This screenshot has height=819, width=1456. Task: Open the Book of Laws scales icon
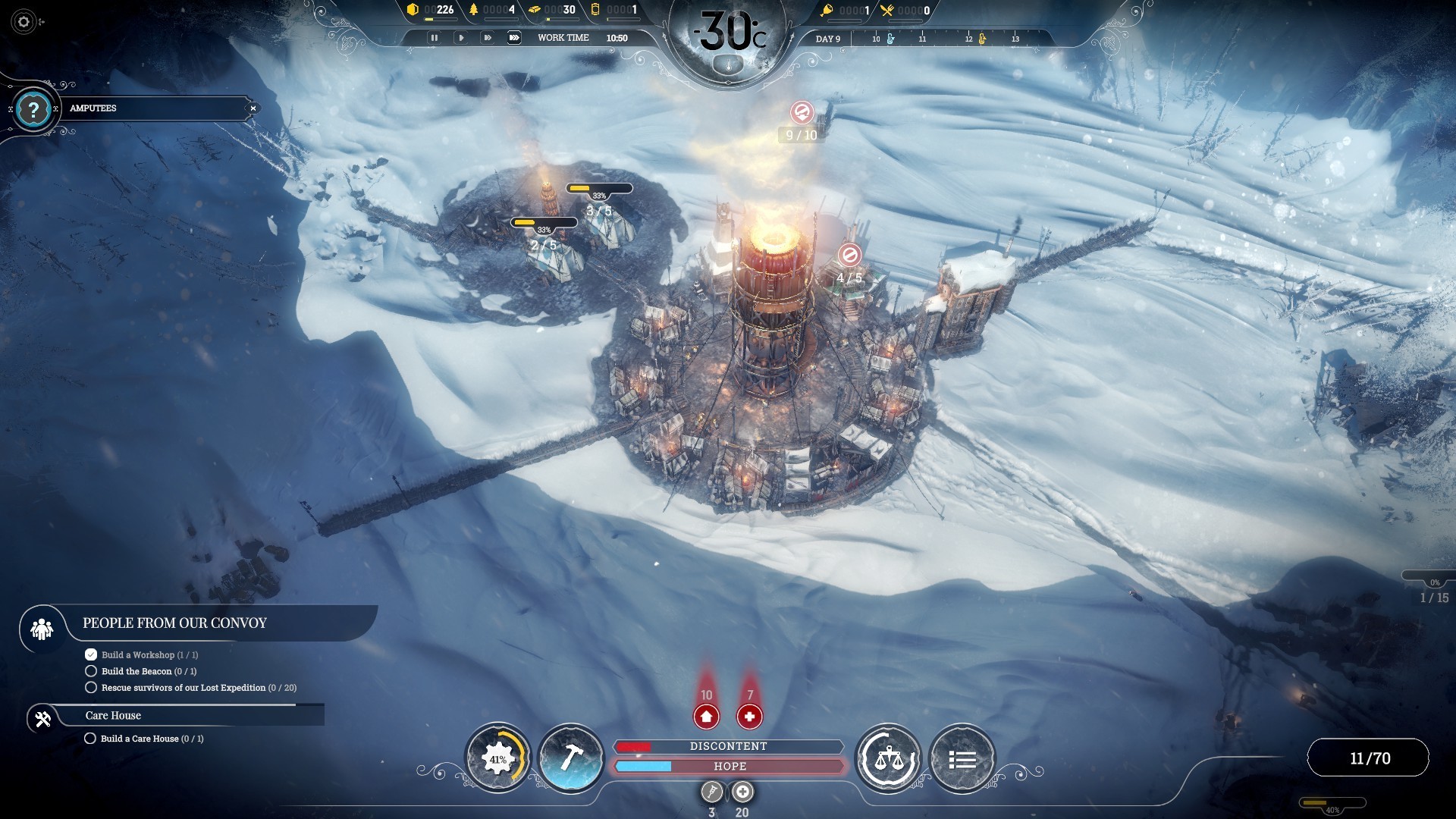click(x=889, y=758)
